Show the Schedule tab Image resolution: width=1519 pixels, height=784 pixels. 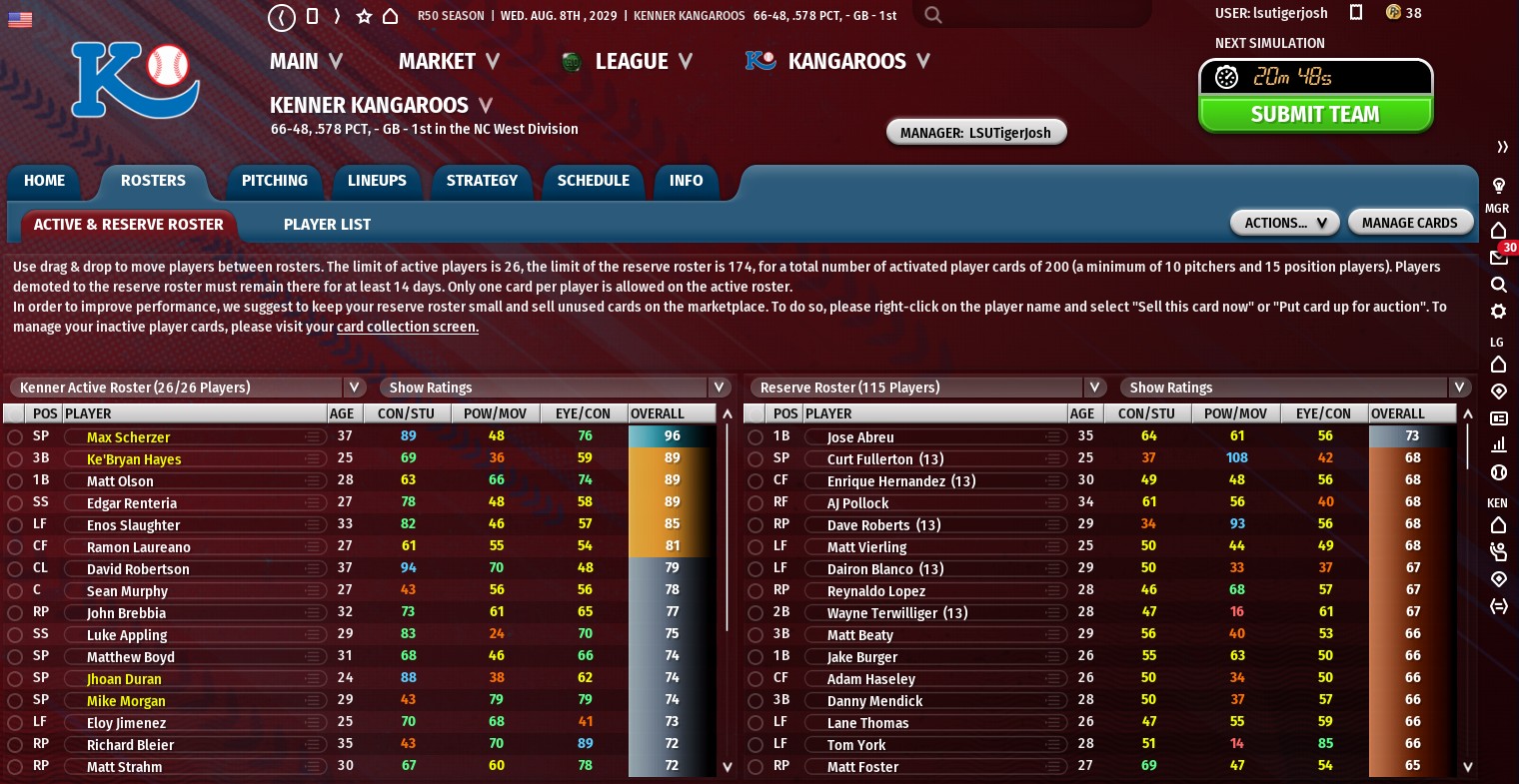(593, 181)
